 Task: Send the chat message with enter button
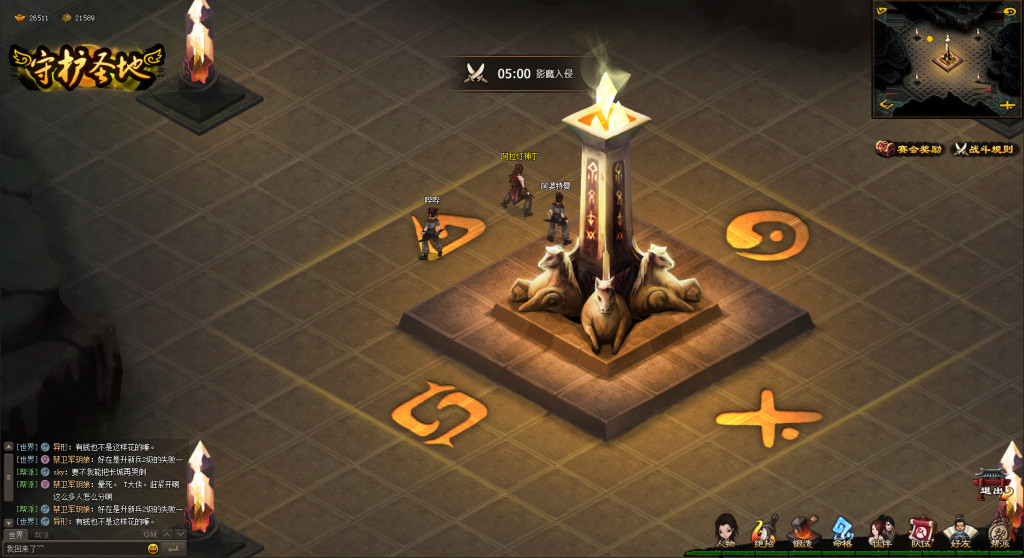(x=173, y=549)
